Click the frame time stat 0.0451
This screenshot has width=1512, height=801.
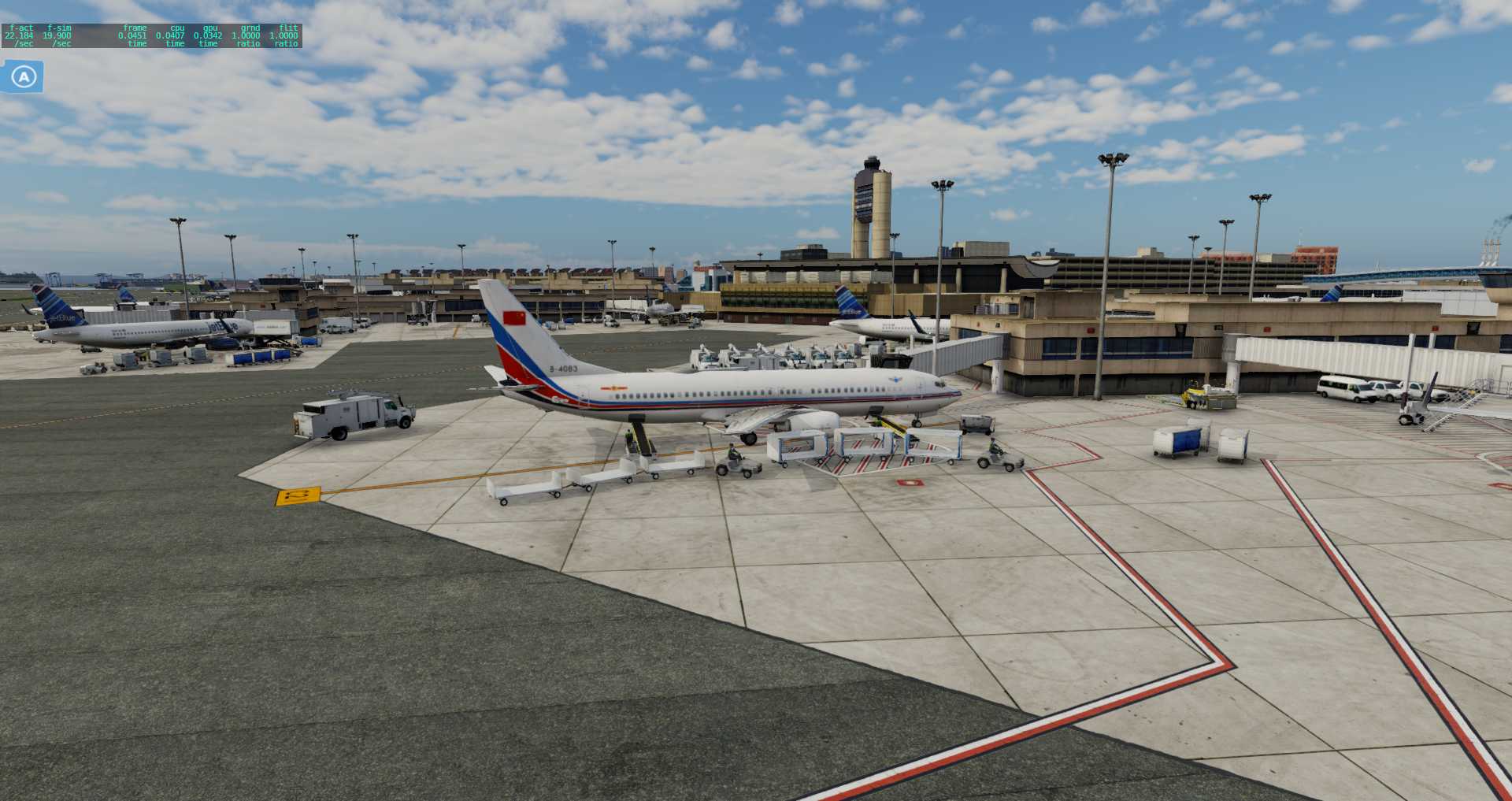[x=131, y=35]
